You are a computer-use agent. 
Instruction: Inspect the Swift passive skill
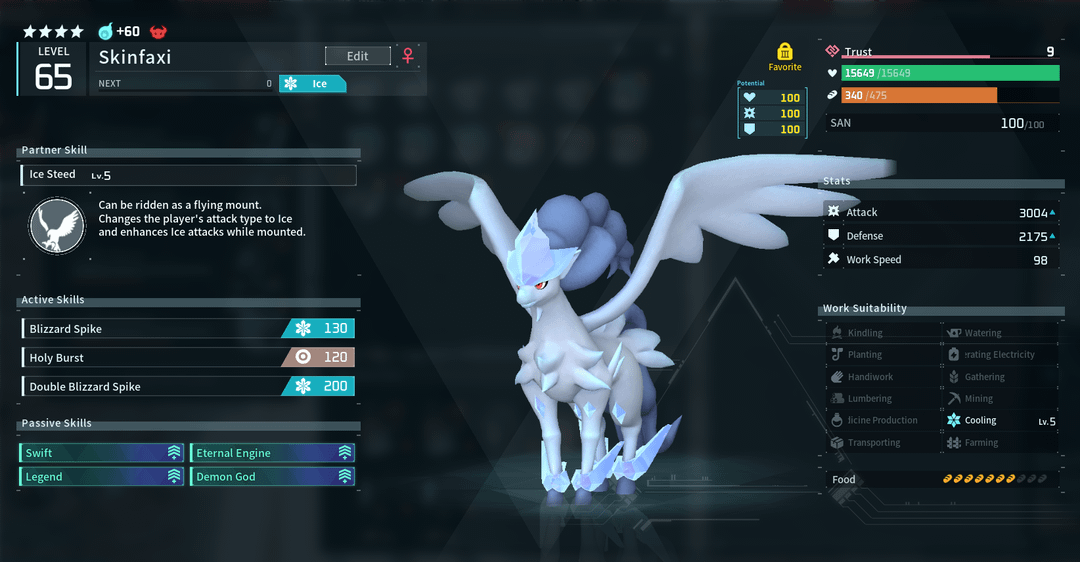click(102, 453)
